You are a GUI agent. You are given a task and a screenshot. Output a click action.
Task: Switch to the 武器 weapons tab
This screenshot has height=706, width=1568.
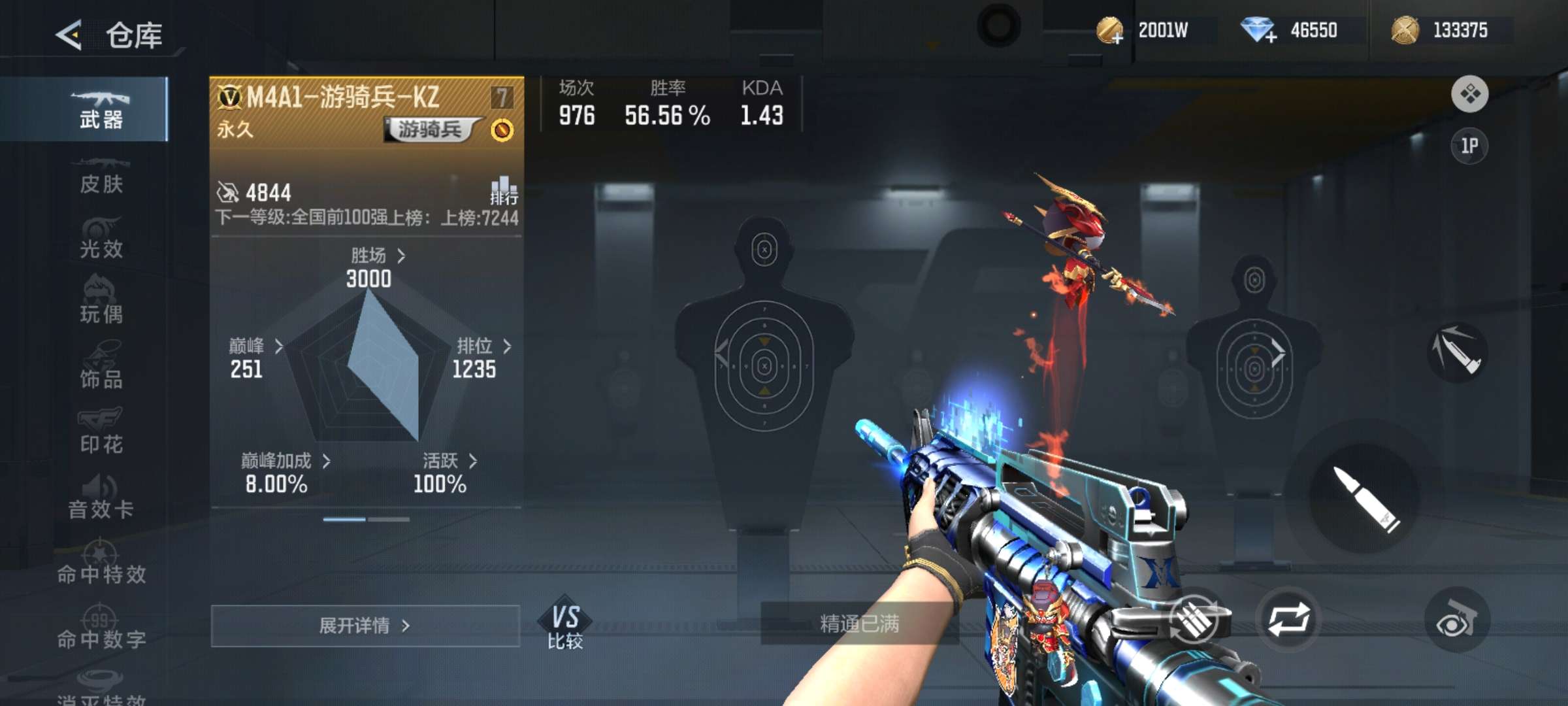click(x=101, y=110)
